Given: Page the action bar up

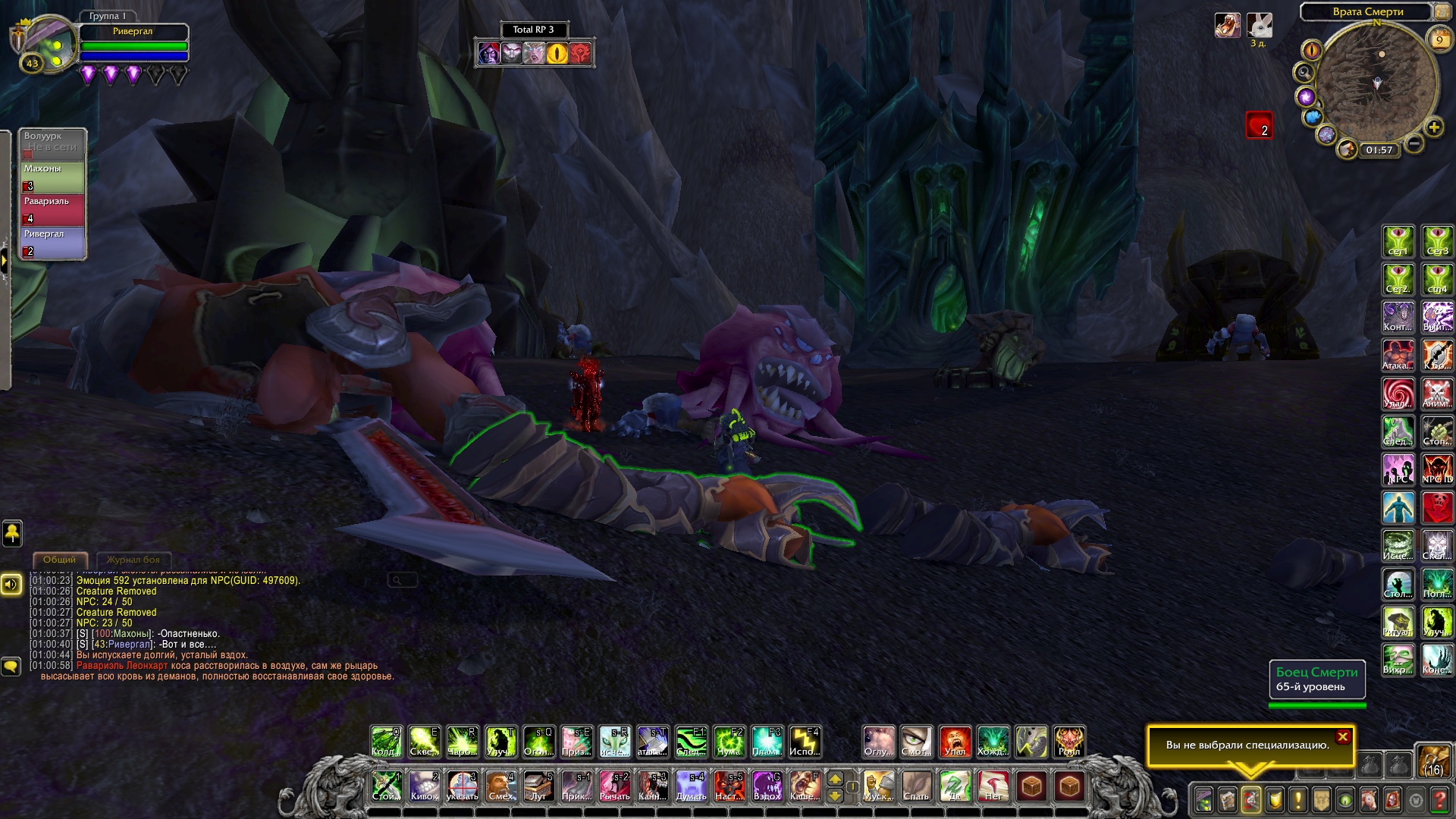Looking at the screenshot, I should [x=835, y=779].
